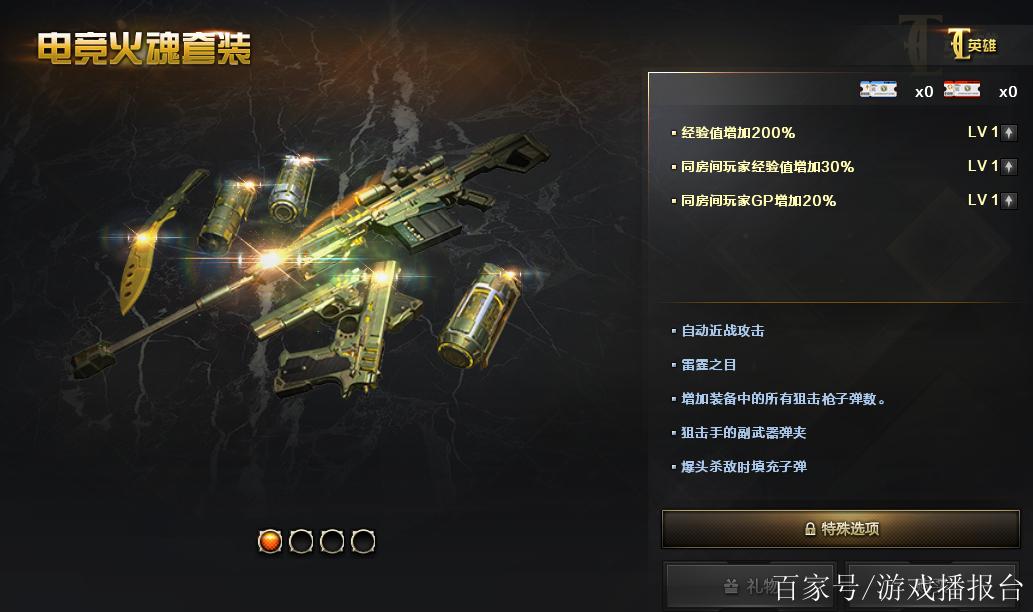Upgrade the 经验值增加200% level arrow
This screenshot has width=1033, height=612.
1009,133
